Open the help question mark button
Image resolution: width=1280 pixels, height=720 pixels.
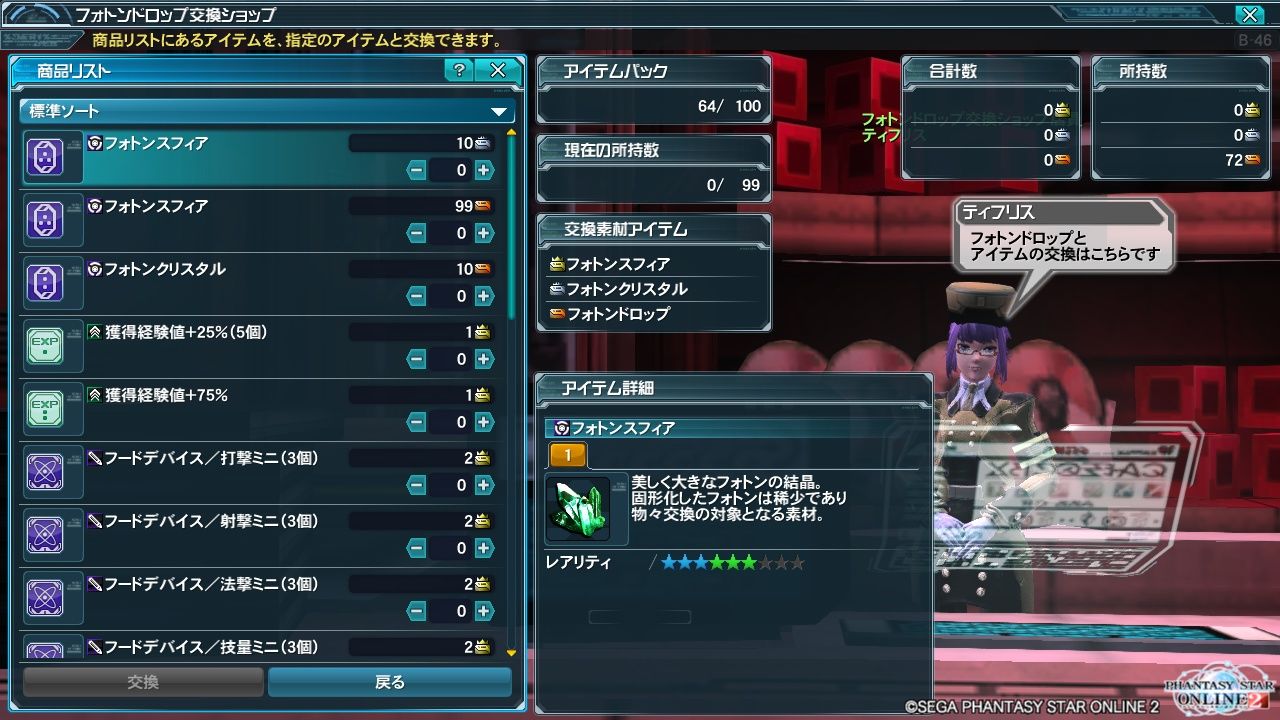pos(459,70)
